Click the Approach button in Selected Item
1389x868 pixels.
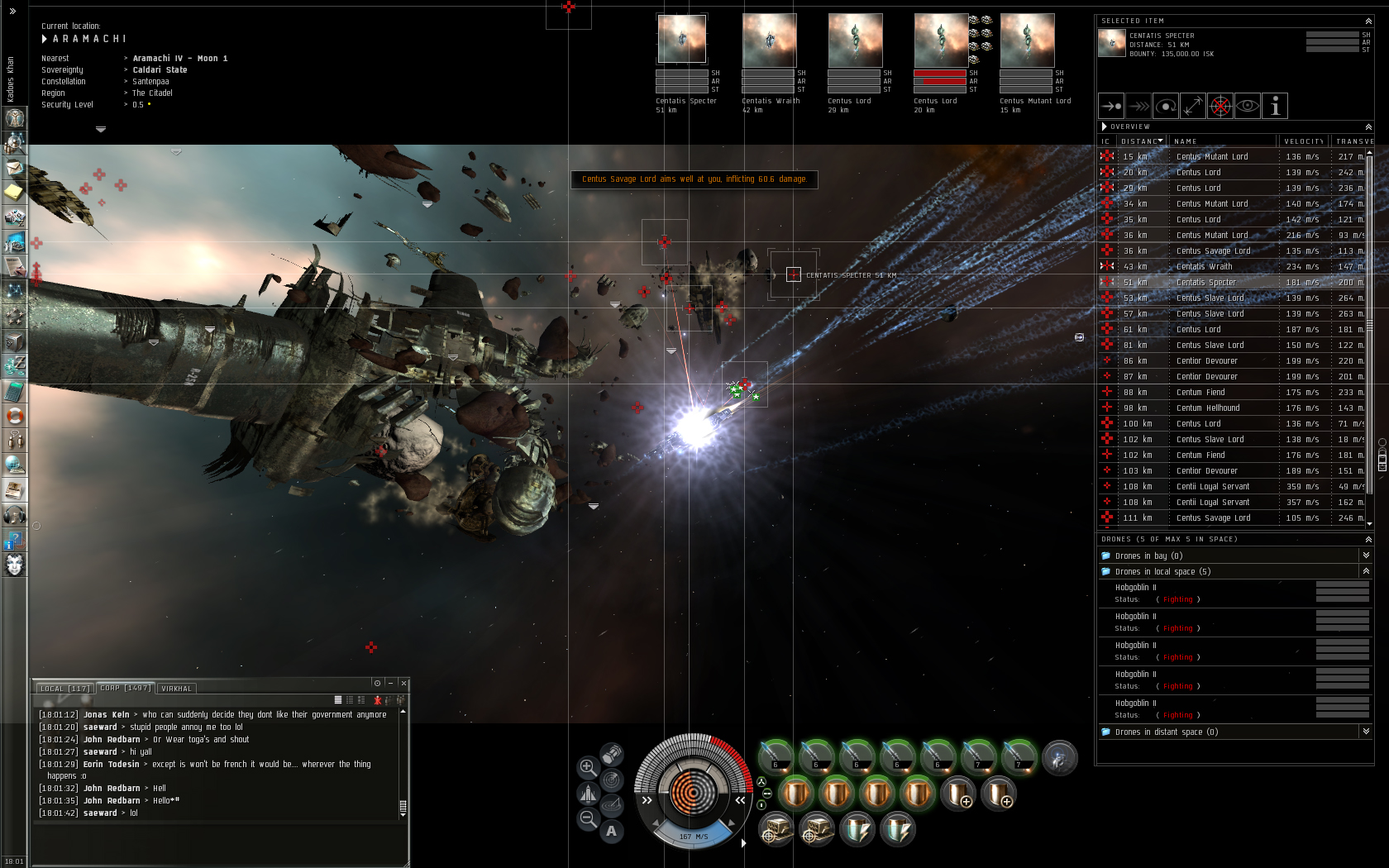click(1111, 106)
